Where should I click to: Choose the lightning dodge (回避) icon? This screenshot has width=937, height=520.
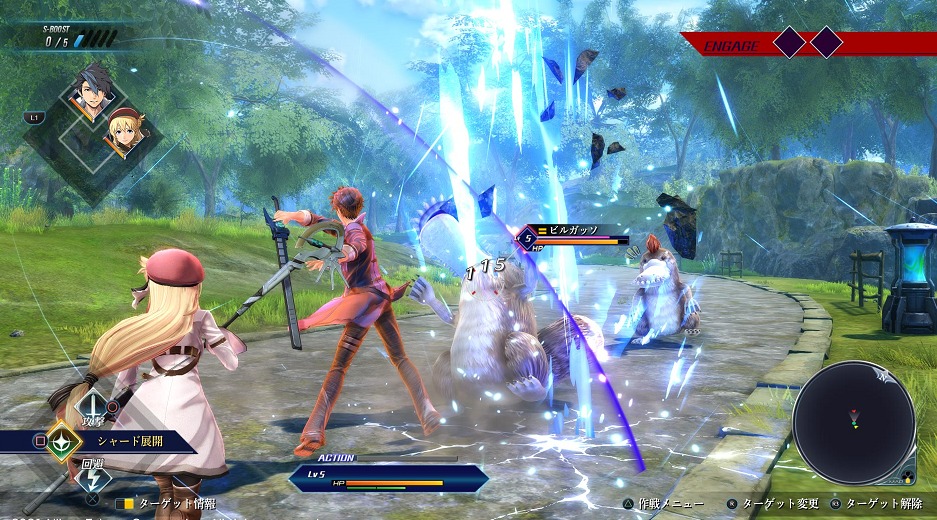click(x=93, y=477)
